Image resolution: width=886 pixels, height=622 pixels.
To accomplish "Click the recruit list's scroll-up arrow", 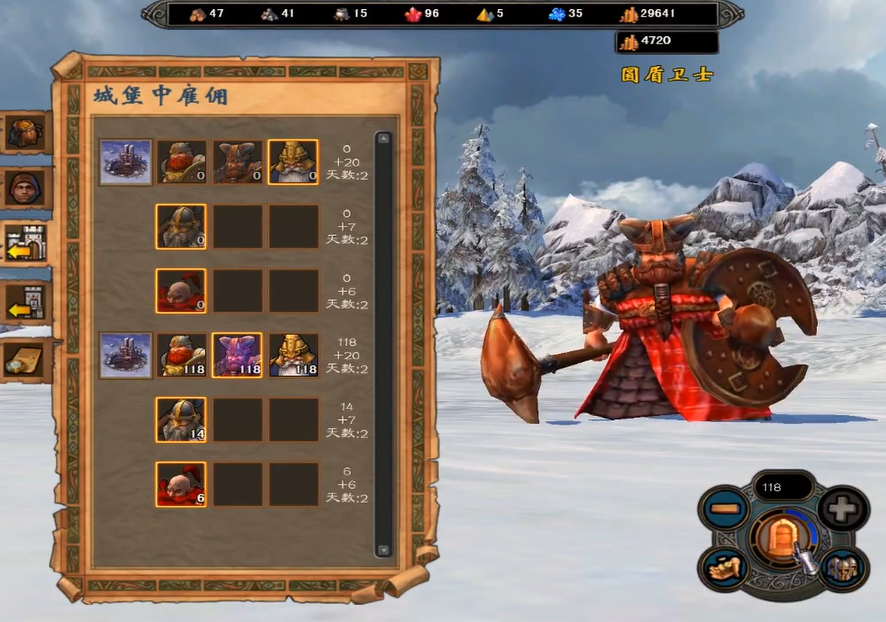I will tap(383, 139).
